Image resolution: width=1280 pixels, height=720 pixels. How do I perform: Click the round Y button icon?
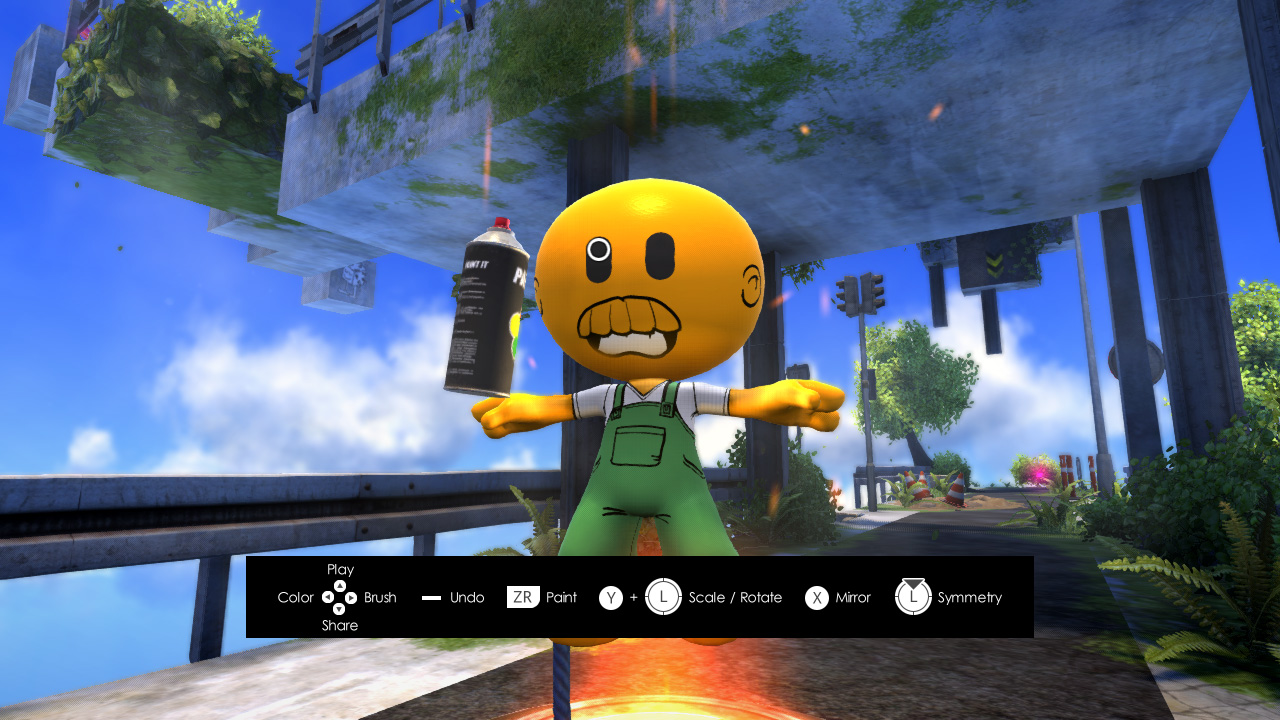(x=612, y=597)
